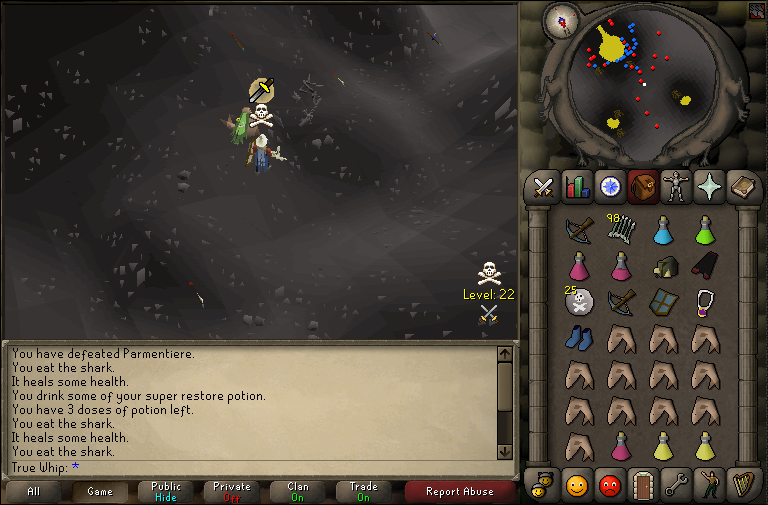Open the Quest List tab

609,187
